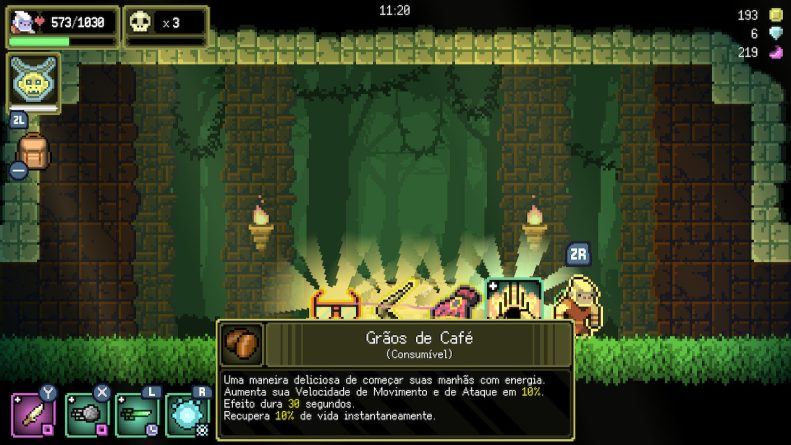Image resolution: width=791 pixels, height=445 pixels.
Task: Cast the glowing blue orb ability
Action: coord(188,414)
